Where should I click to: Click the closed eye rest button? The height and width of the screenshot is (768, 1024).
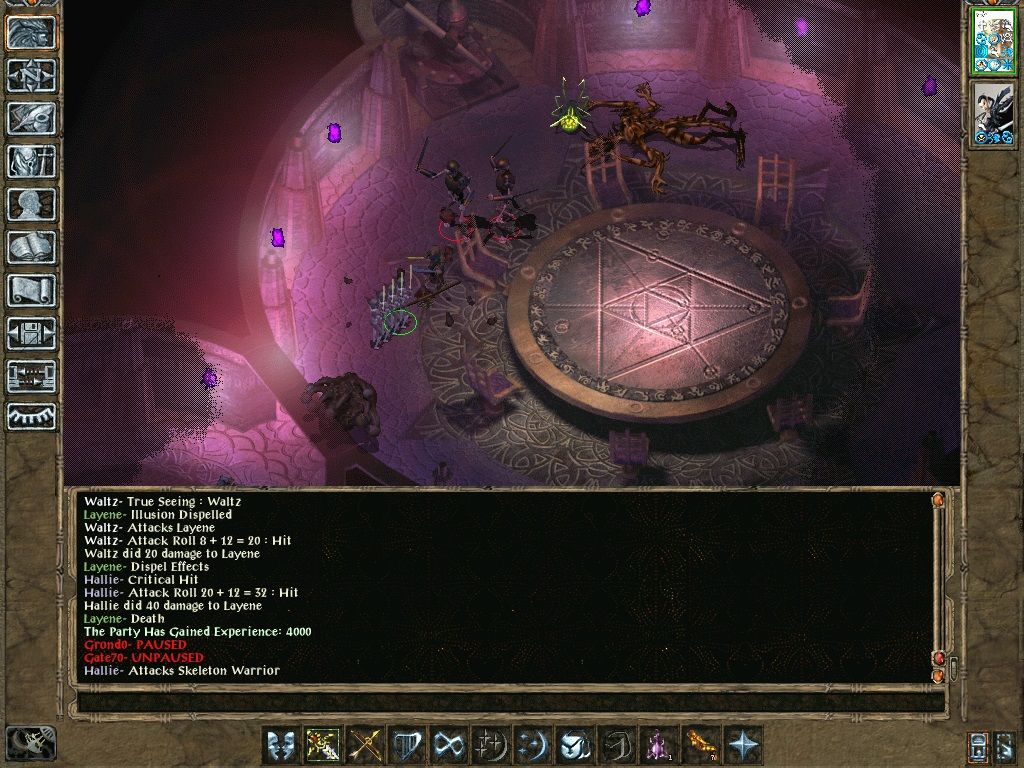pos(31,416)
